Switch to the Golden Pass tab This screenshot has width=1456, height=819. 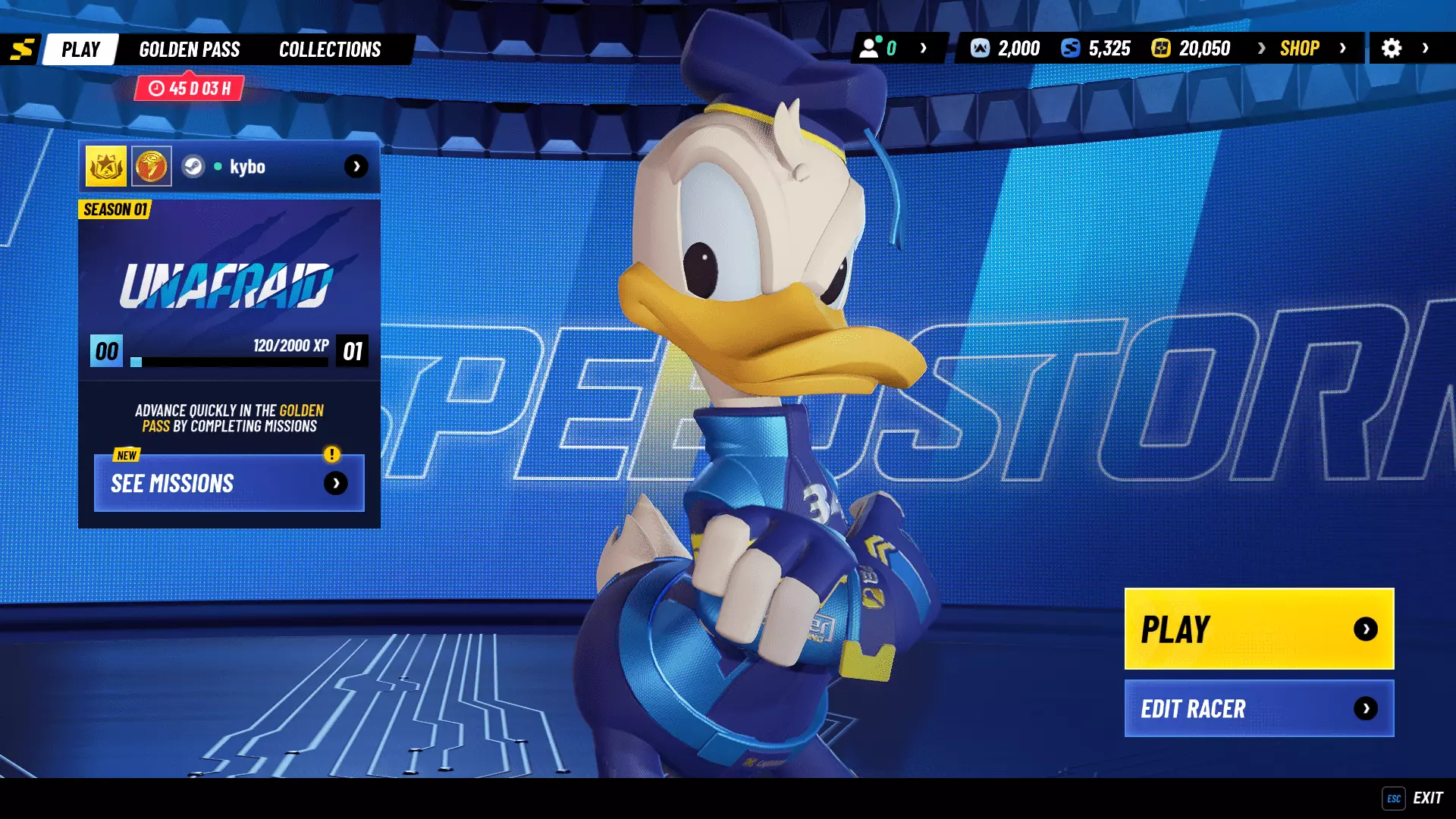click(190, 49)
